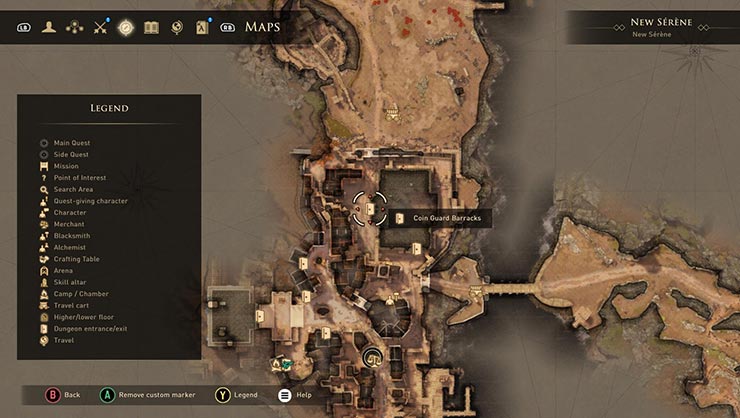
Task: Select the Alchemist legend entry
Action: [70, 247]
